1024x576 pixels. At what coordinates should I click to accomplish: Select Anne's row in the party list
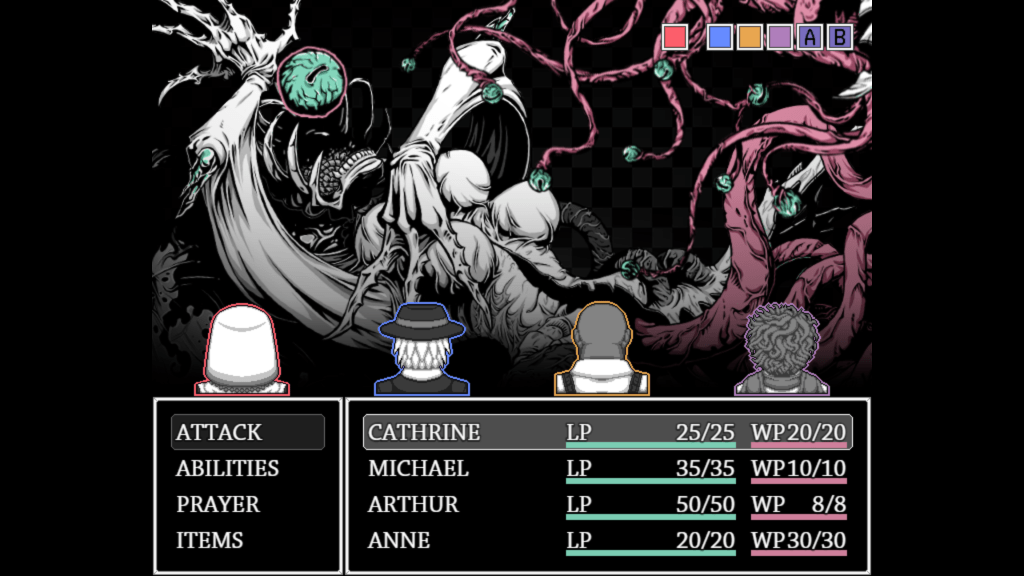pyautogui.click(x=607, y=540)
